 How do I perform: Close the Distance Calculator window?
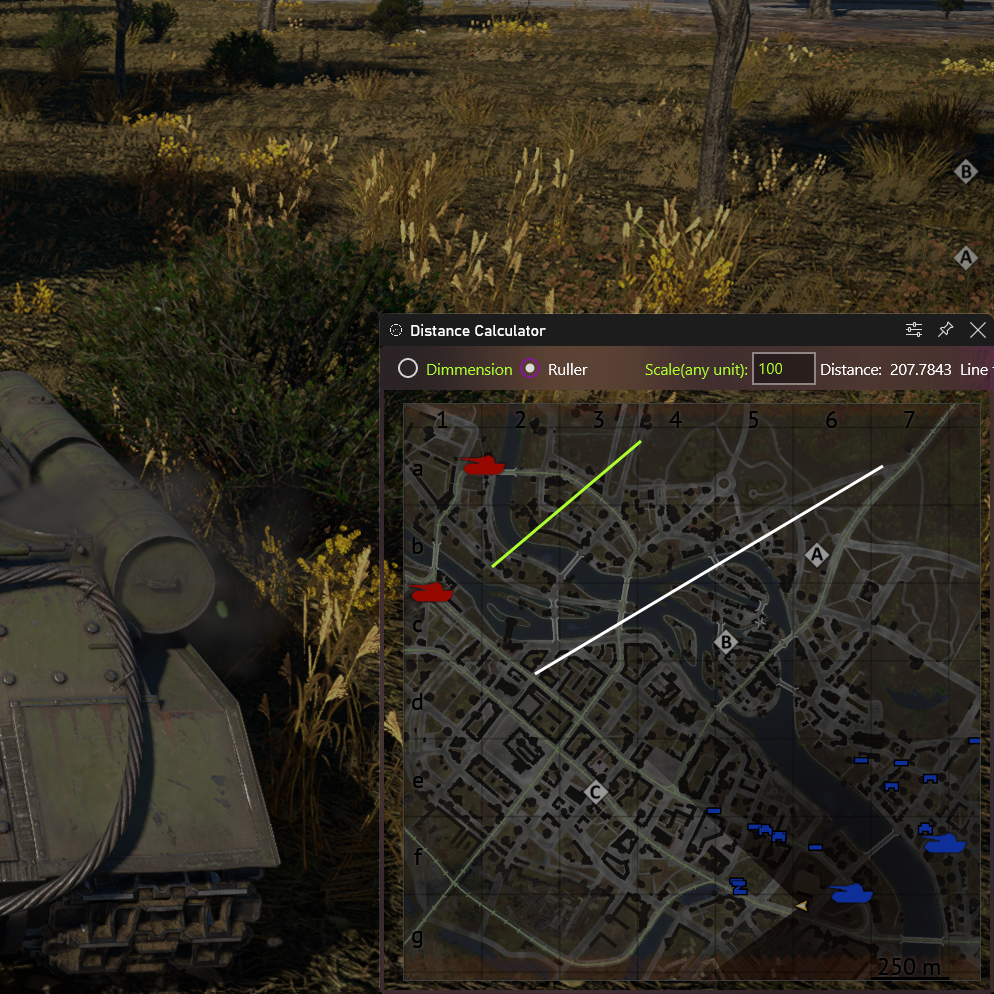coord(978,330)
